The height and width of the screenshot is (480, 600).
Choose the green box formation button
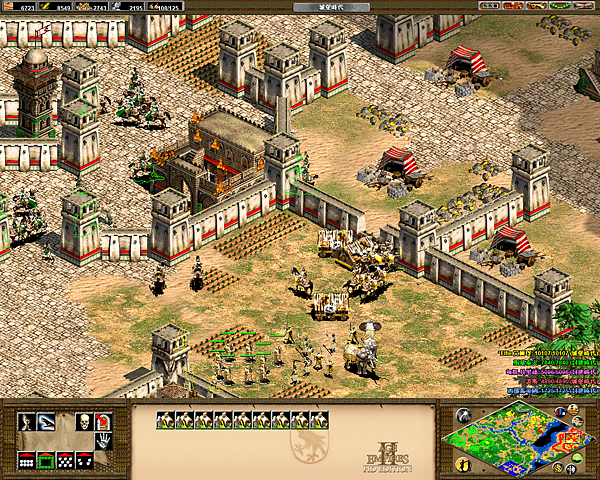point(46,461)
